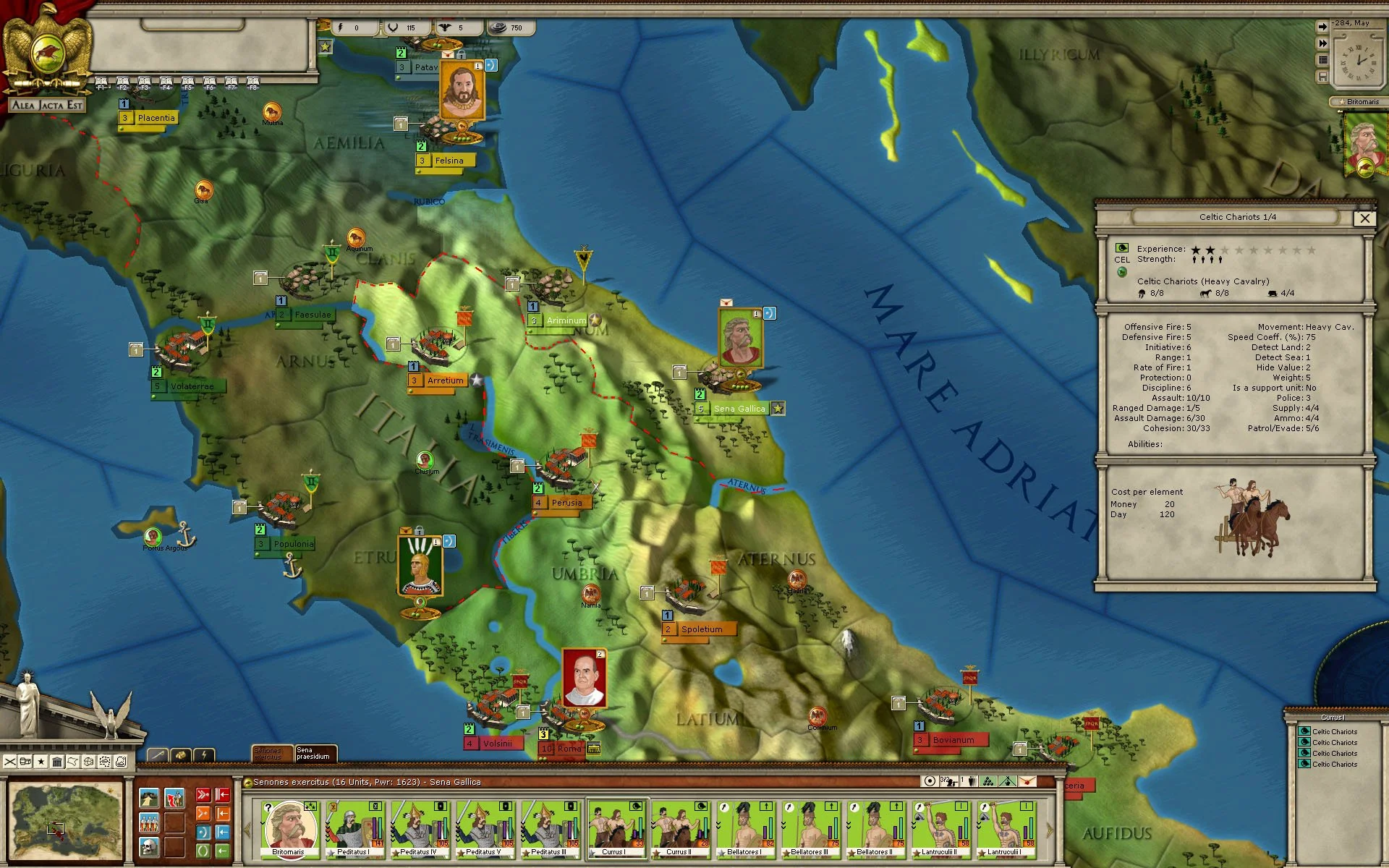This screenshot has width=1389, height=868.
Task: Click the lightning bolt engagement counter top bar
Action: pos(339,27)
